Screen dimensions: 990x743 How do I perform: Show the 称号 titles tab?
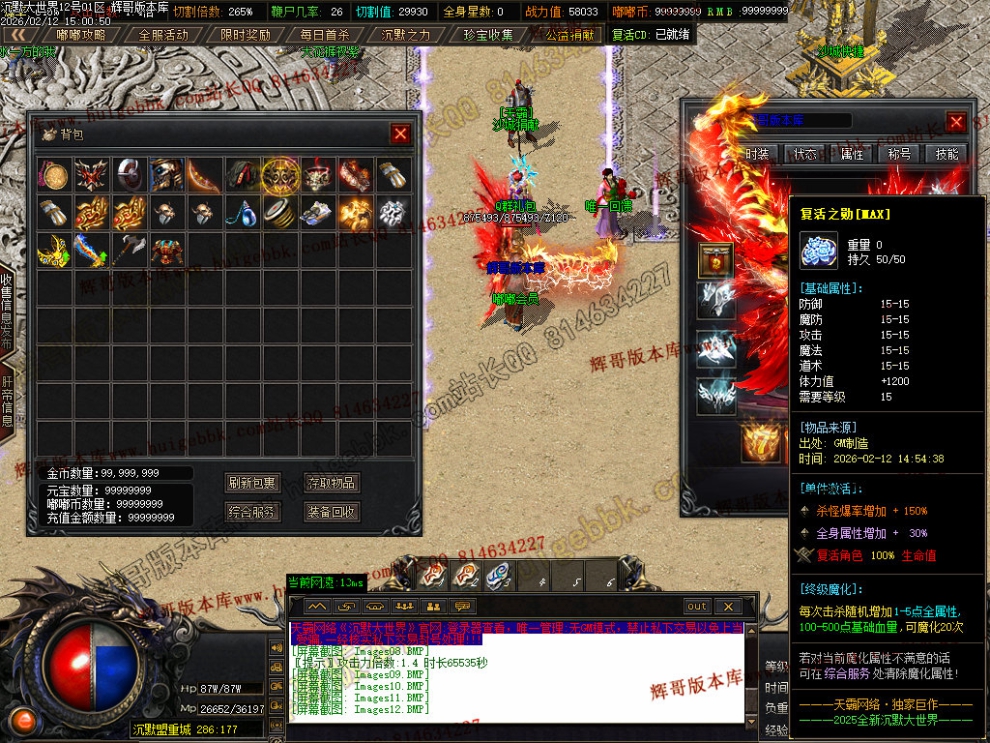tap(899, 154)
